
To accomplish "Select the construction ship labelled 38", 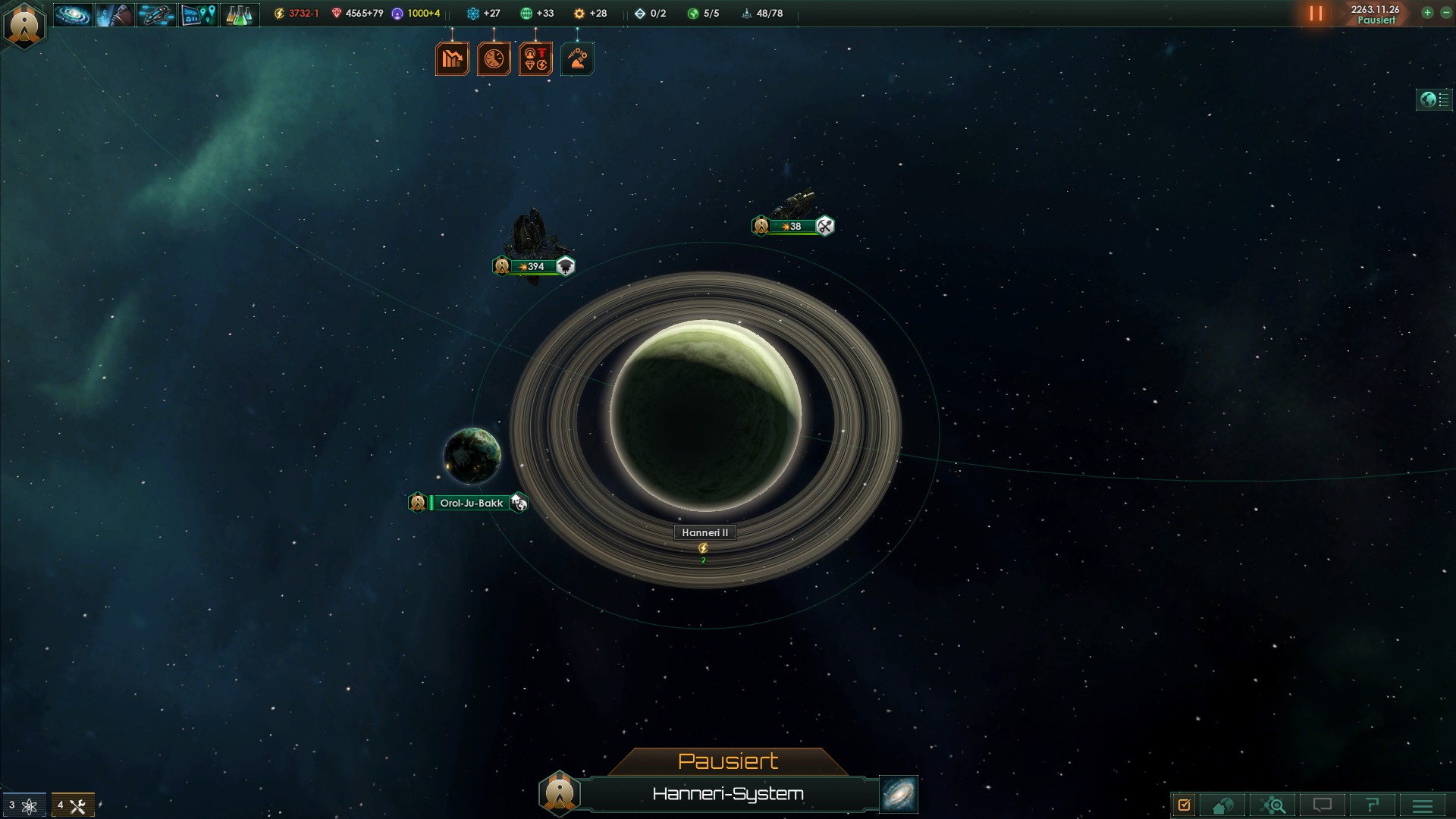I will [792, 226].
